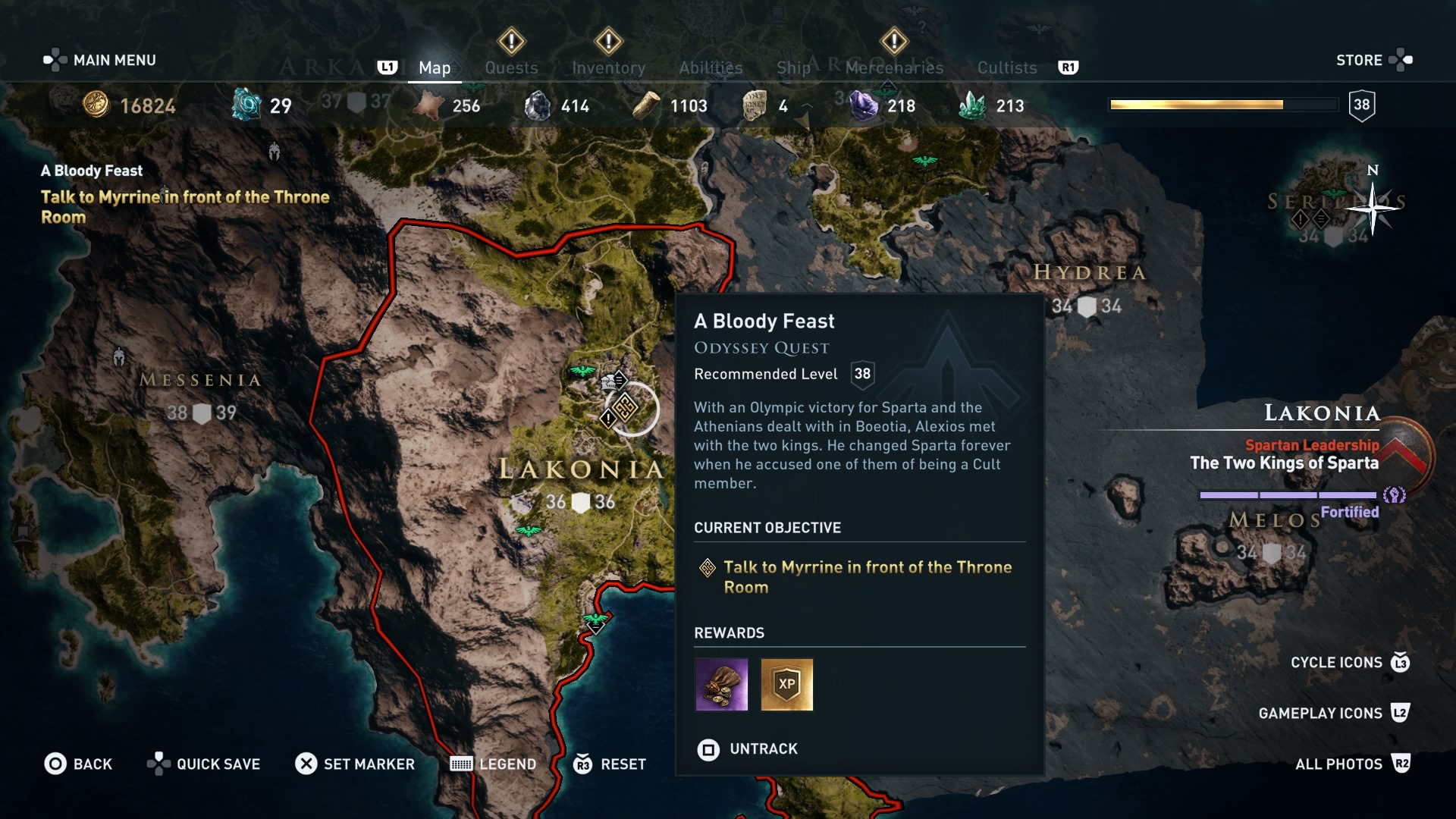
Task: Open the Inventory tab
Action: click(609, 67)
